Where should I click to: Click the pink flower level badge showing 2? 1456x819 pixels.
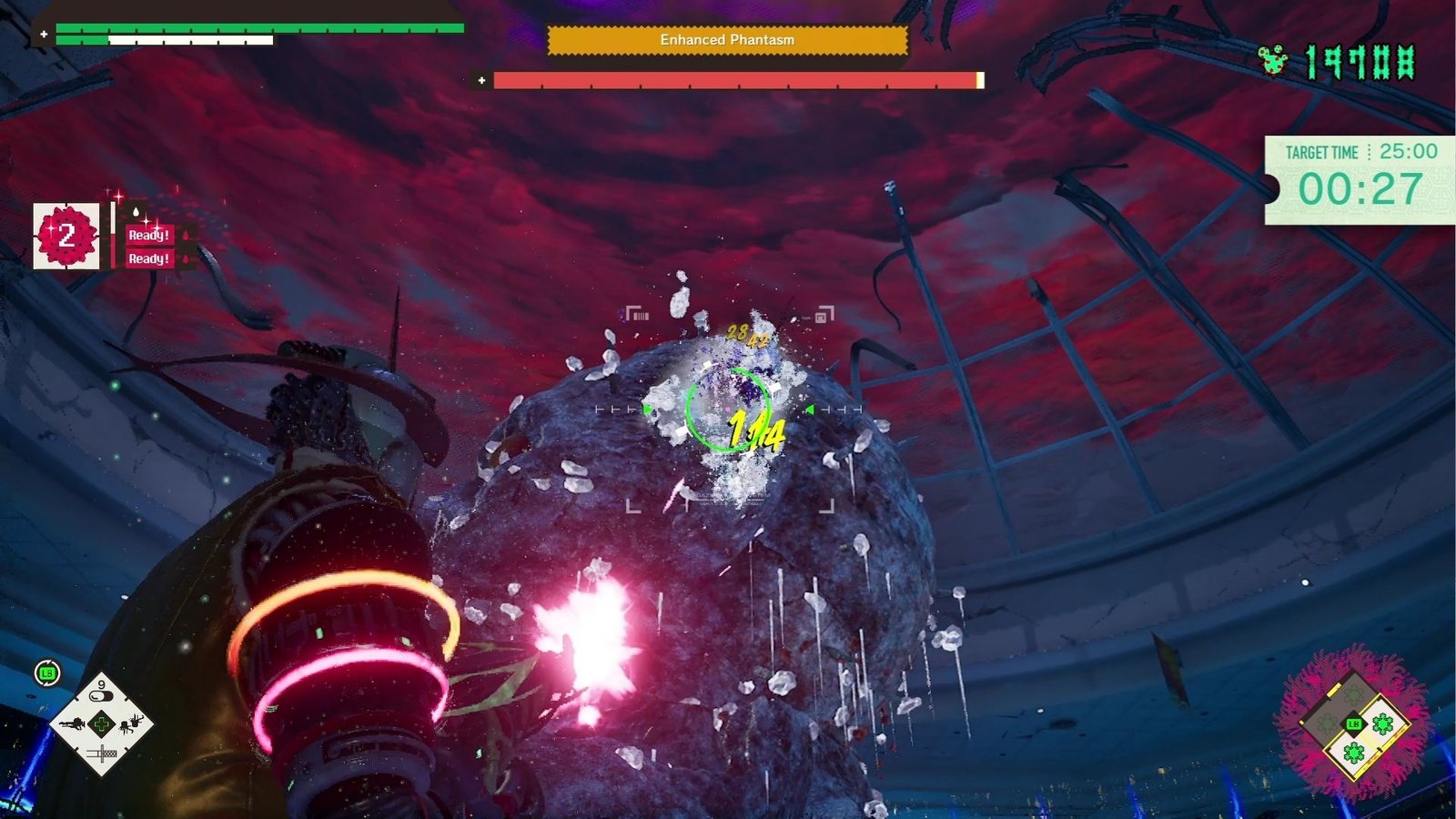tap(65, 237)
